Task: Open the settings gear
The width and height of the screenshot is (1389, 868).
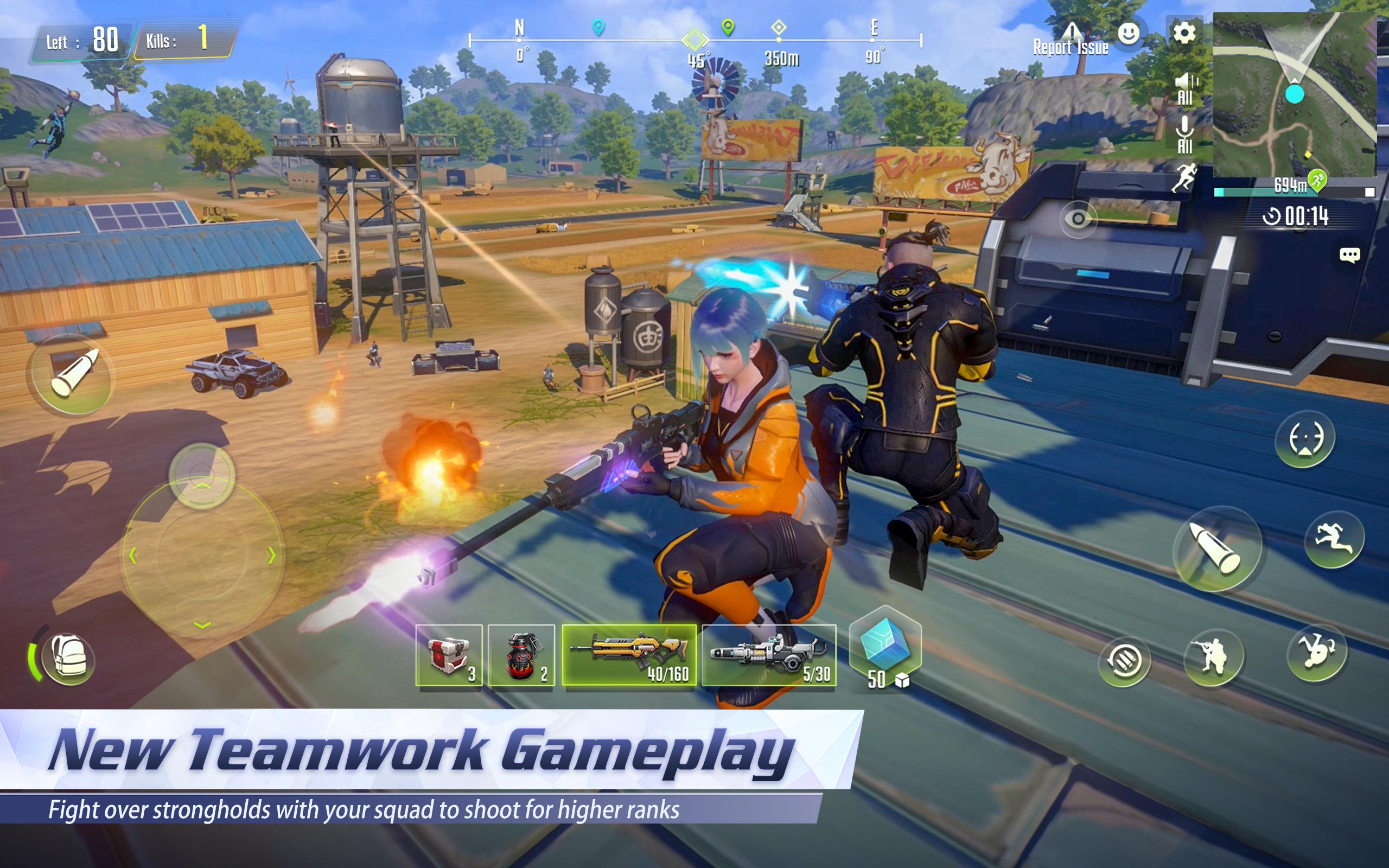Action: (x=1184, y=33)
